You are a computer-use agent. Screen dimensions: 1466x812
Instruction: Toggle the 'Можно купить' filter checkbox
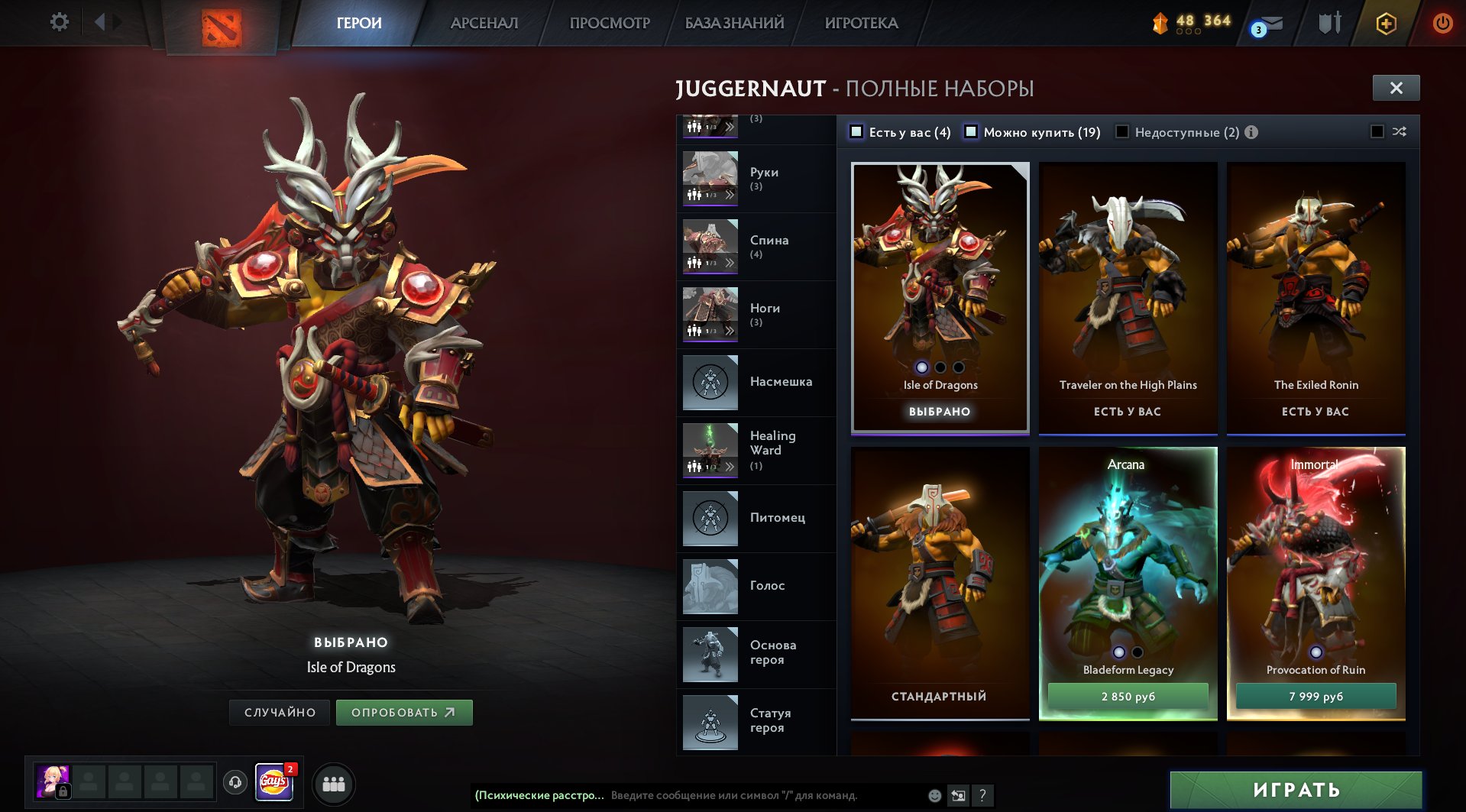[971, 132]
